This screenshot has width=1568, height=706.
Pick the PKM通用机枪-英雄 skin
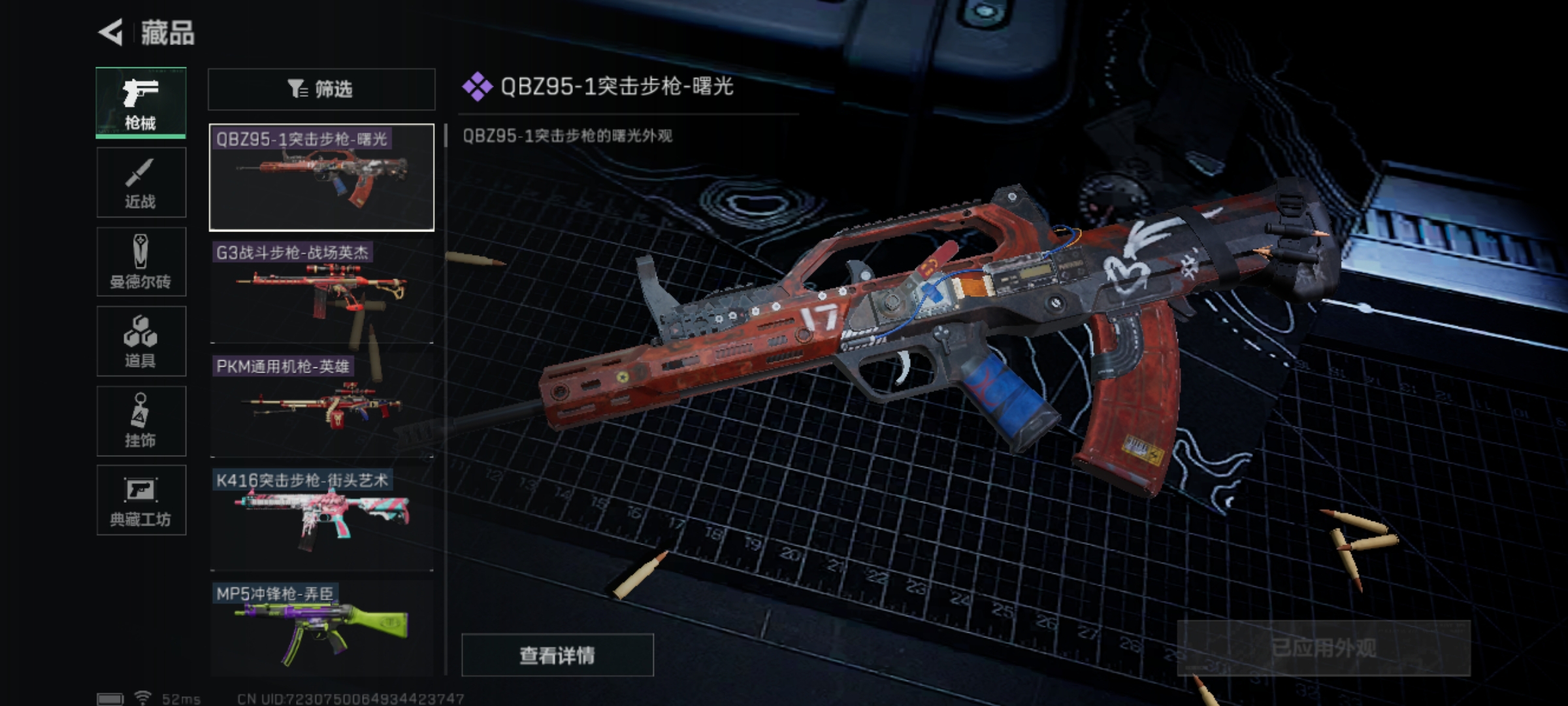[x=321, y=405]
